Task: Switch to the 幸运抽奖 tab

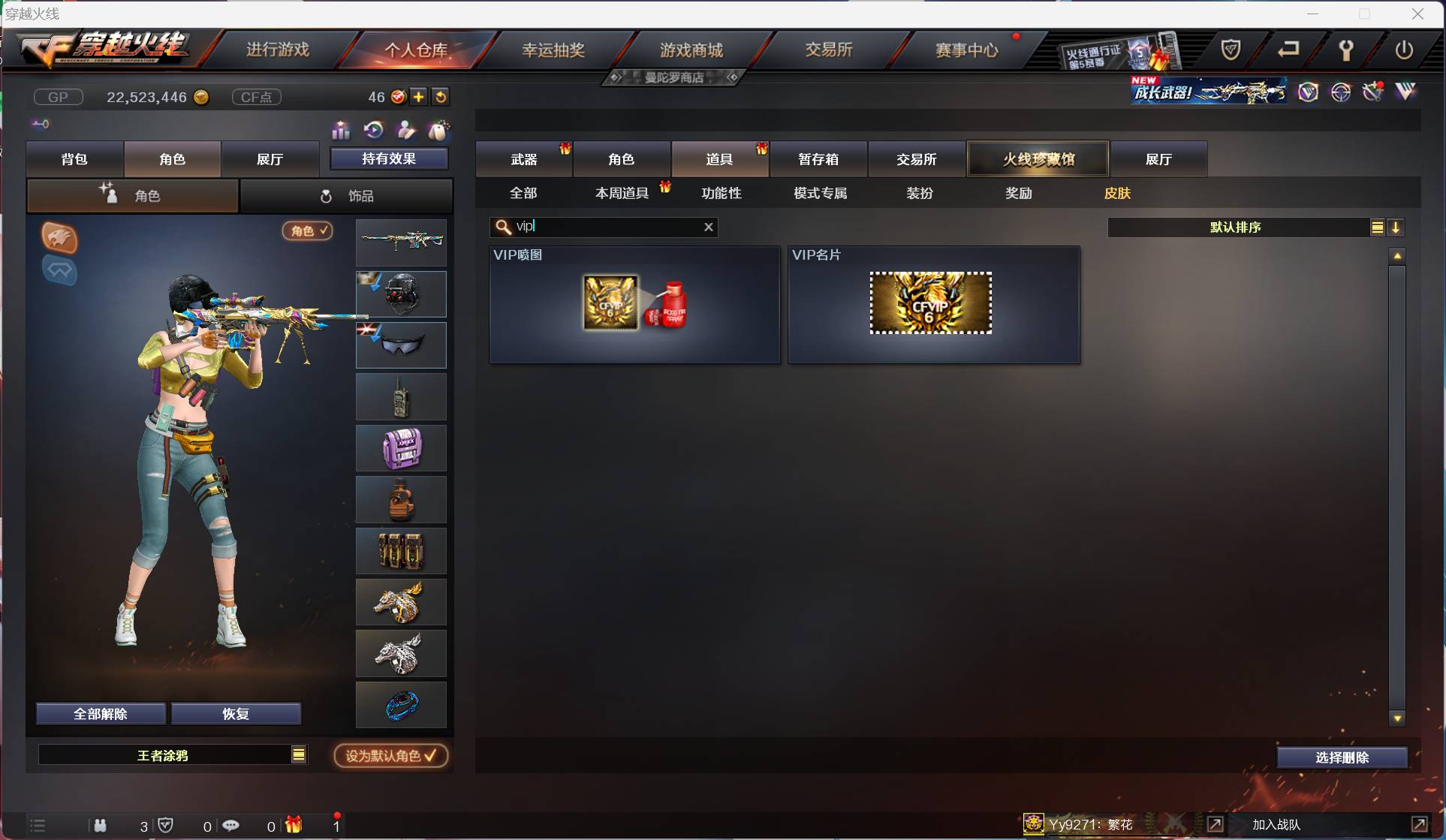Action: pos(554,49)
